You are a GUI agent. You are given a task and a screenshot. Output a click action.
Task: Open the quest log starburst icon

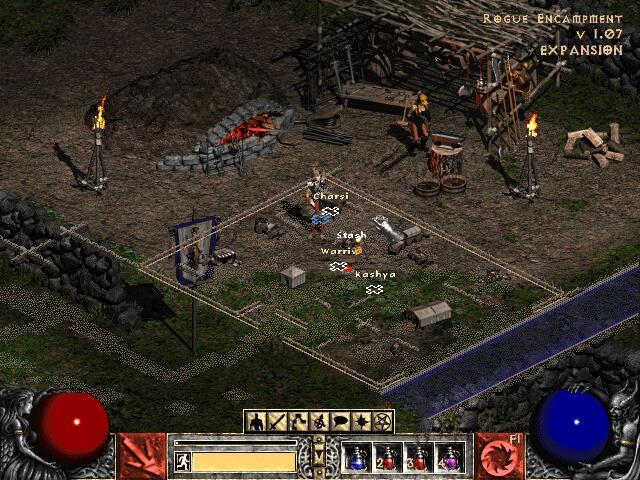361,422
